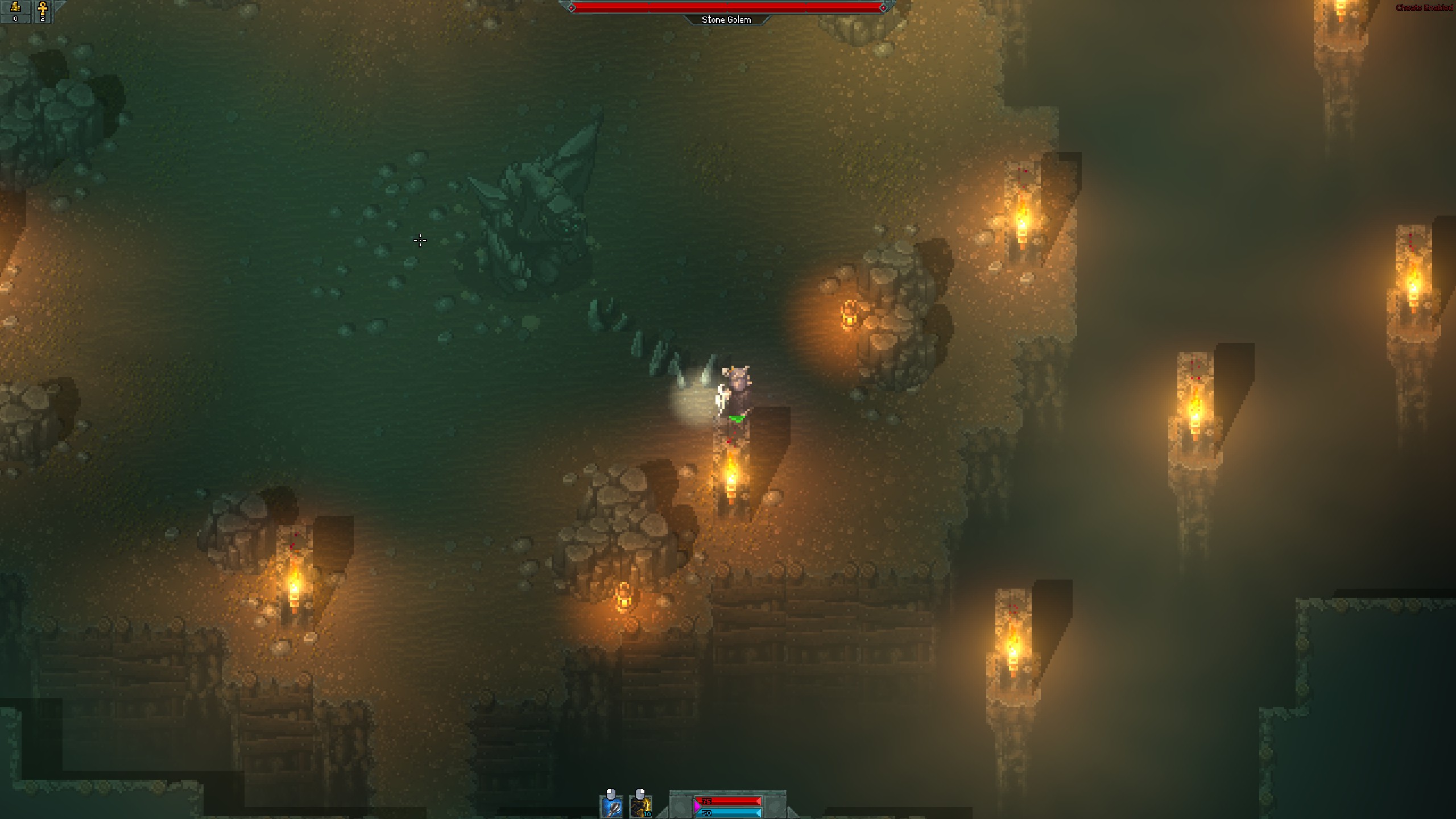The width and height of the screenshot is (1456, 819).
Task: Click the empty slot left of the health bars
Action: coord(681,806)
